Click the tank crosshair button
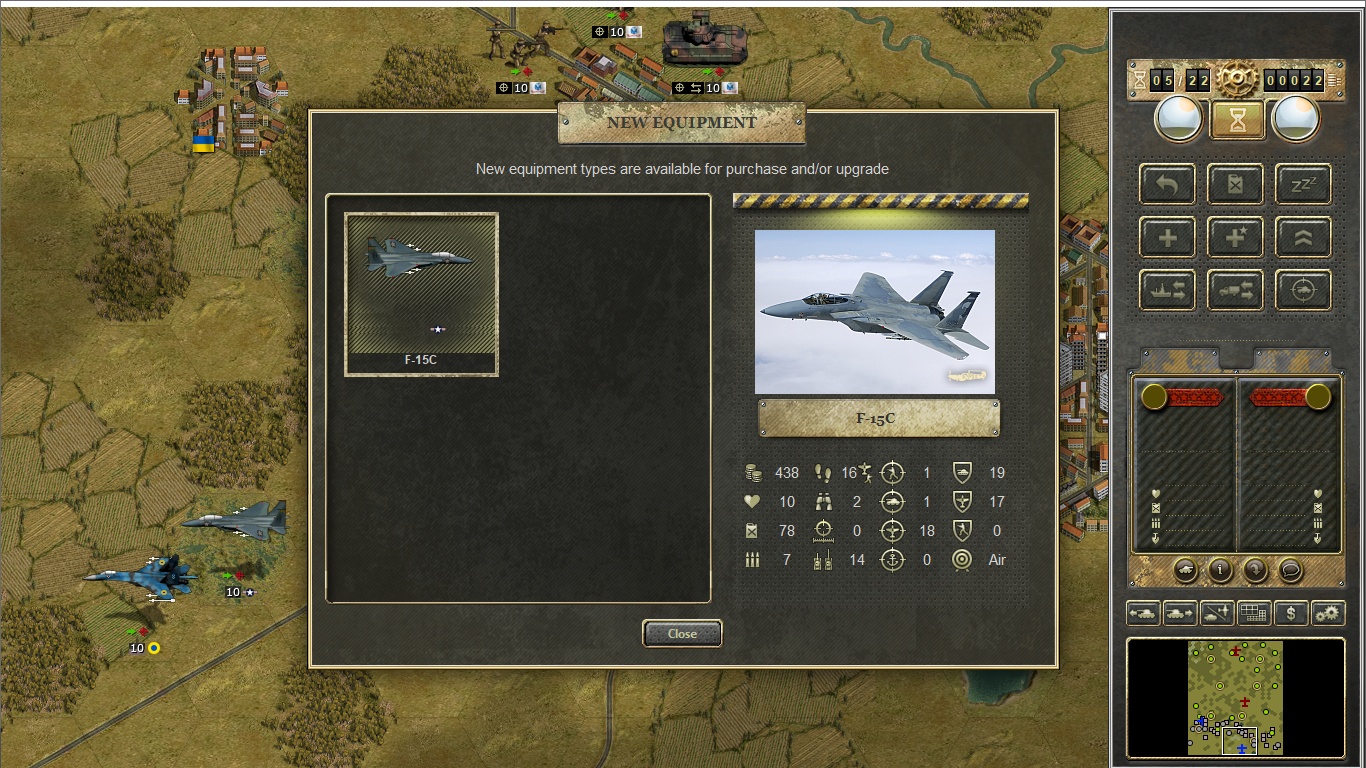 pos(1303,290)
